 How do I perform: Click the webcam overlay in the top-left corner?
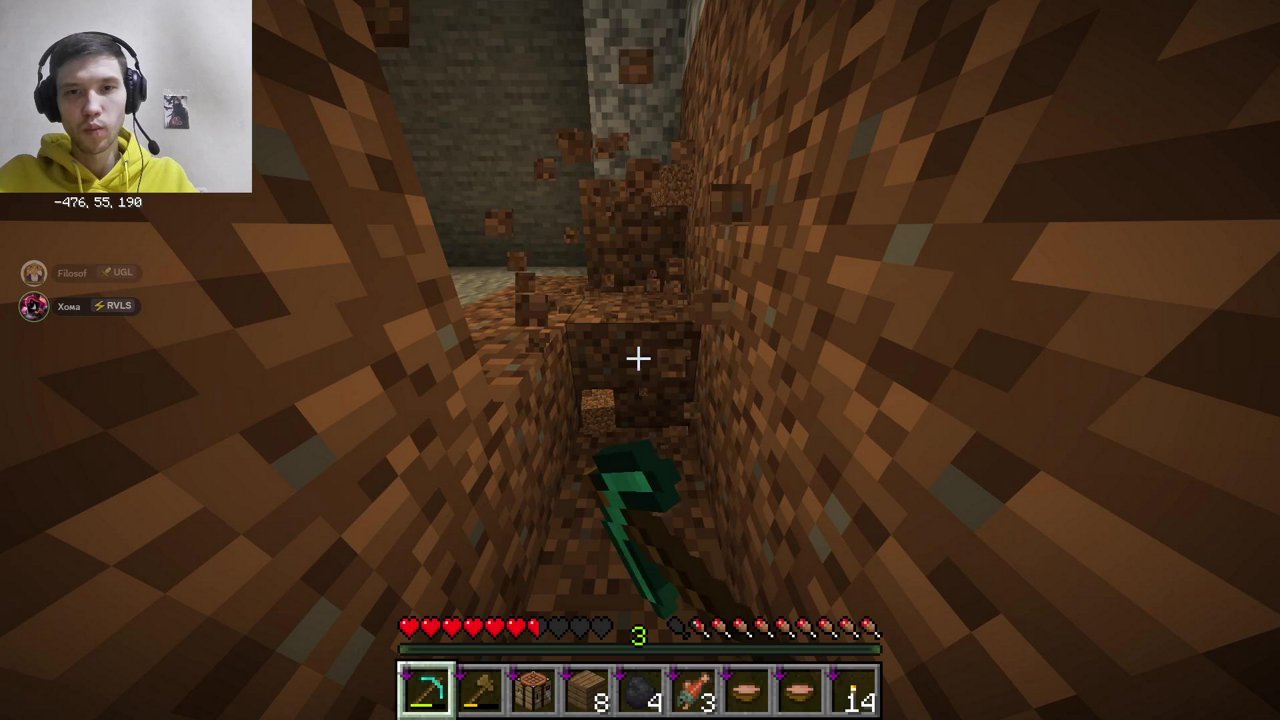(x=126, y=95)
